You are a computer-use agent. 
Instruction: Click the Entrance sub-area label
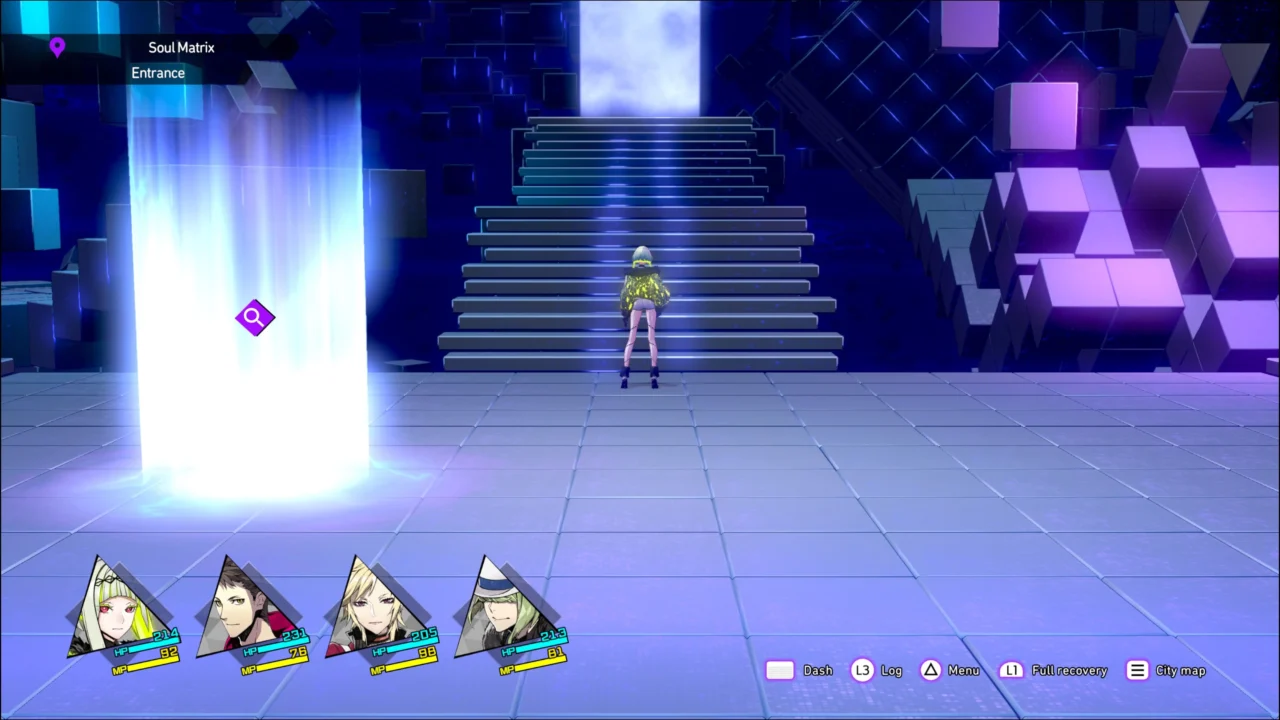coord(157,72)
